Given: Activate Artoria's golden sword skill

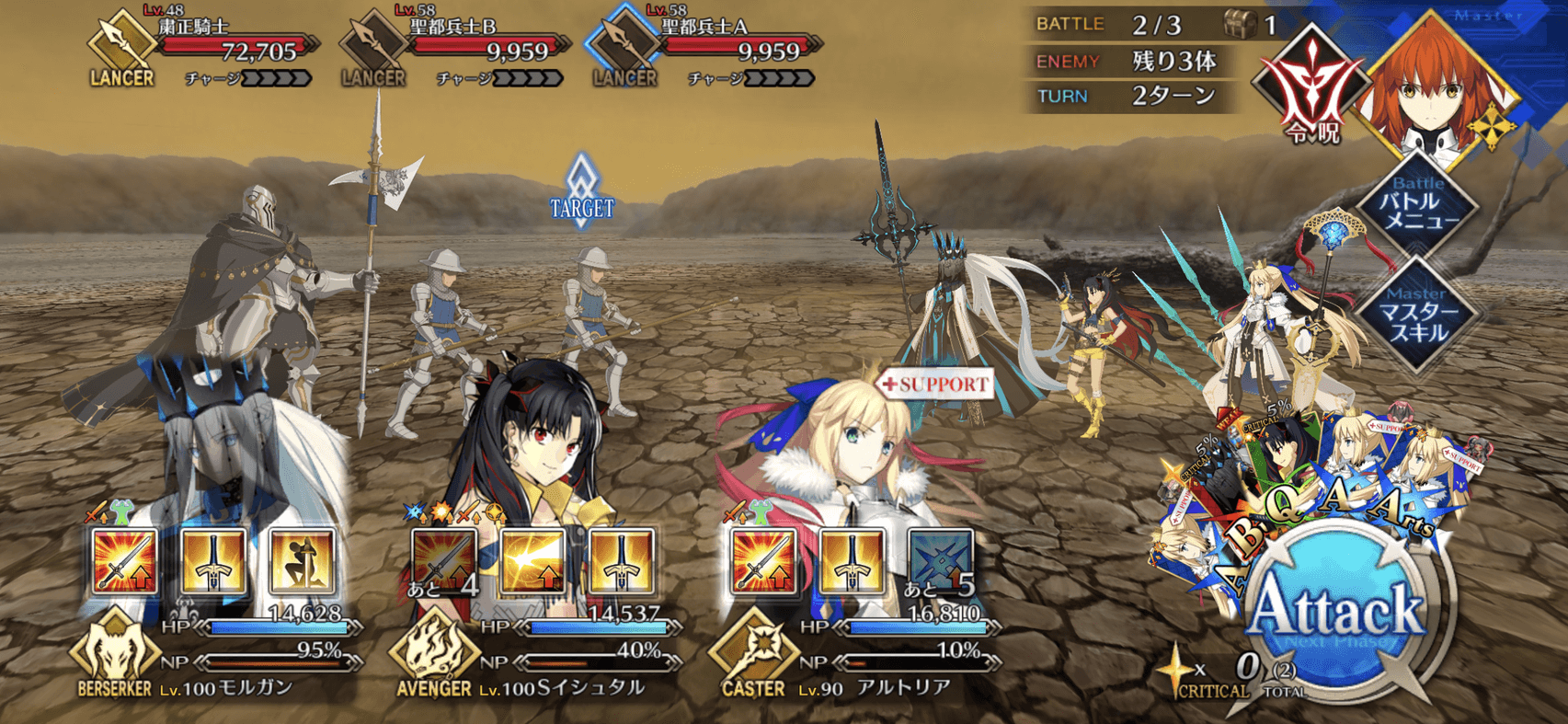Looking at the screenshot, I should coord(852,559).
